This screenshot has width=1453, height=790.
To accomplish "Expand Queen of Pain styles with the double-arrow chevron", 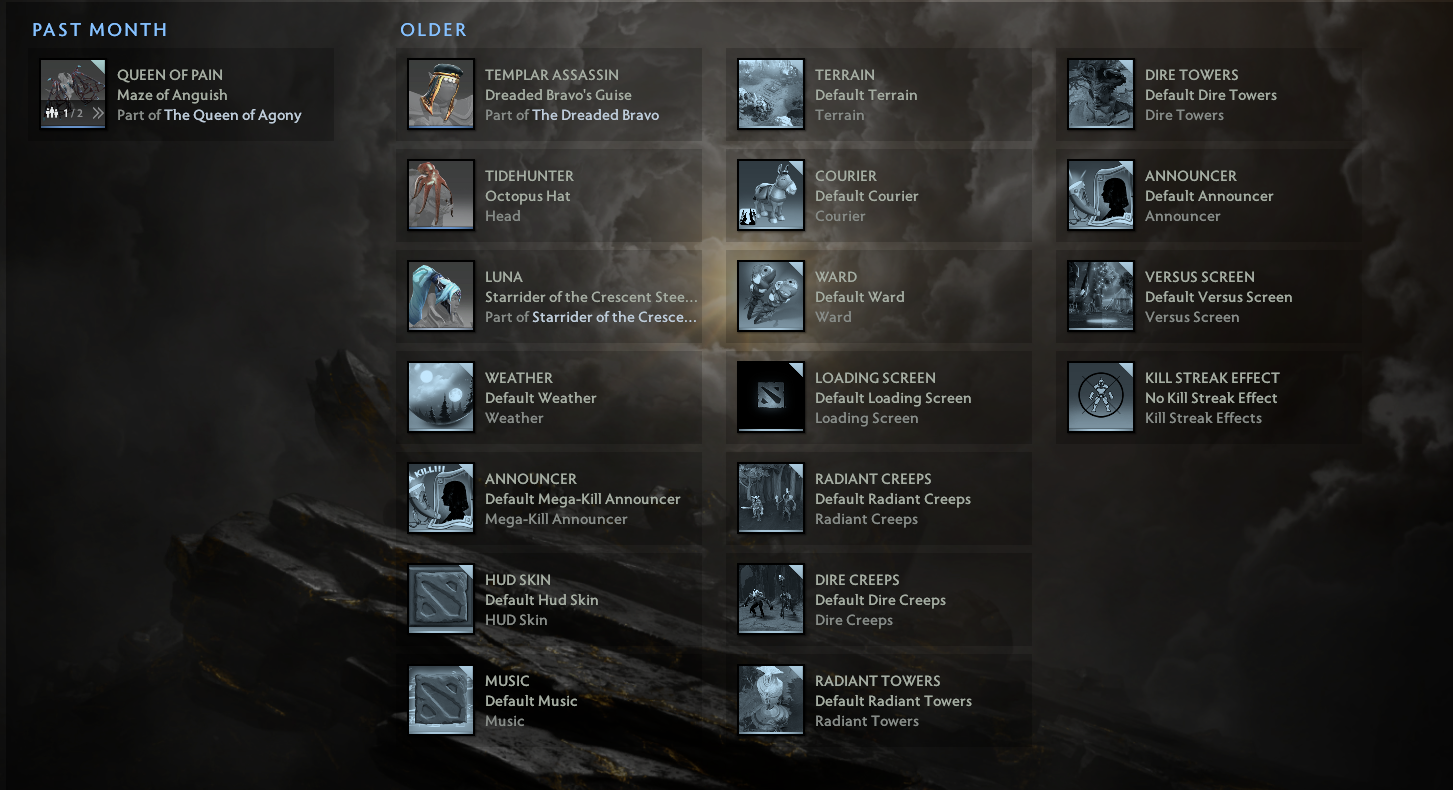I will coord(98,113).
